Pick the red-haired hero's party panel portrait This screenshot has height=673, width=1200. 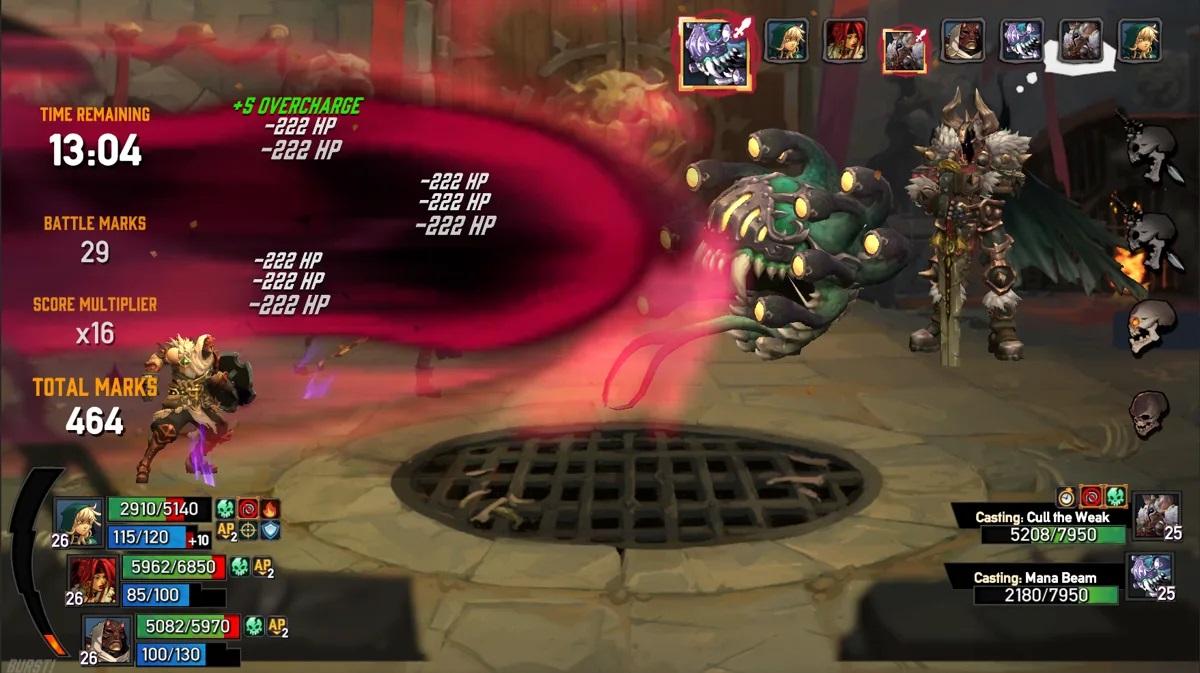(92, 580)
